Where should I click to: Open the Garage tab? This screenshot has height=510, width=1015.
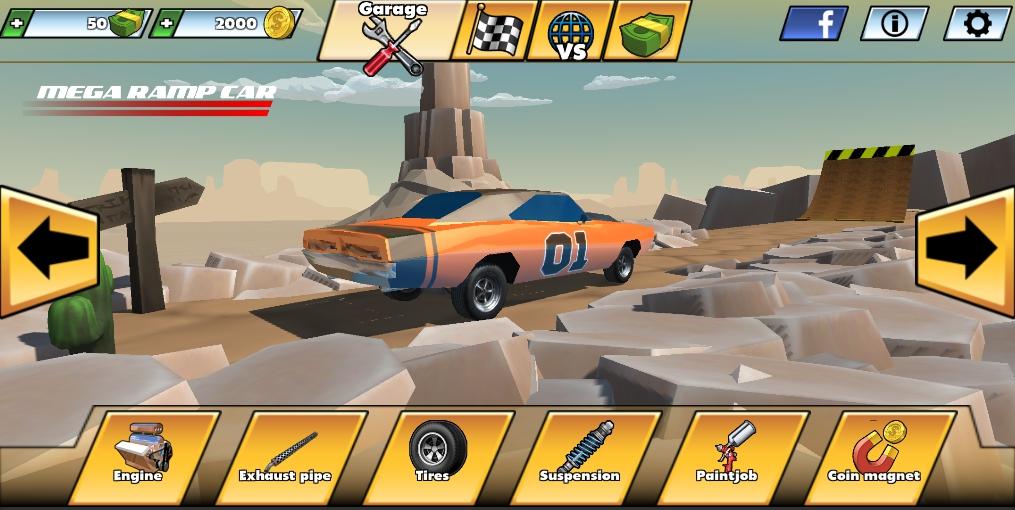391,33
